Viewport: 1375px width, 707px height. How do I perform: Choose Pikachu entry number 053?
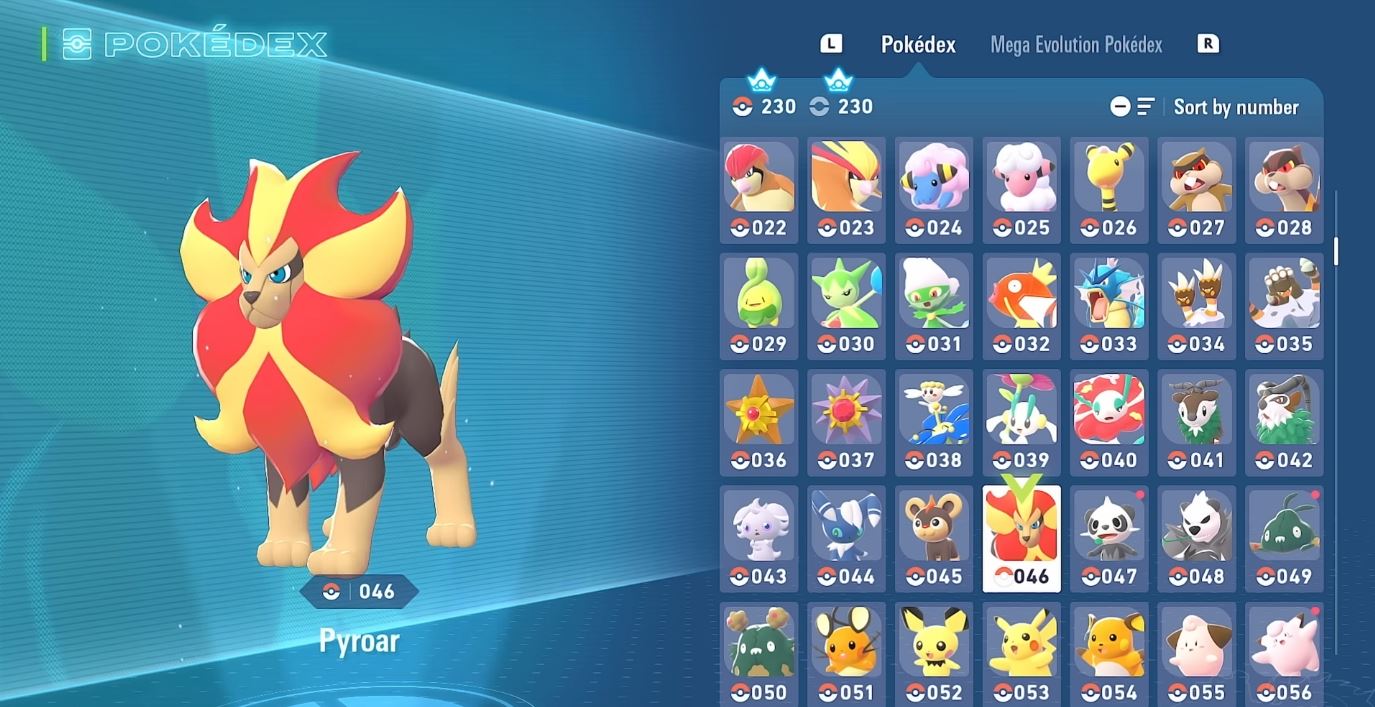click(x=1022, y=654)
